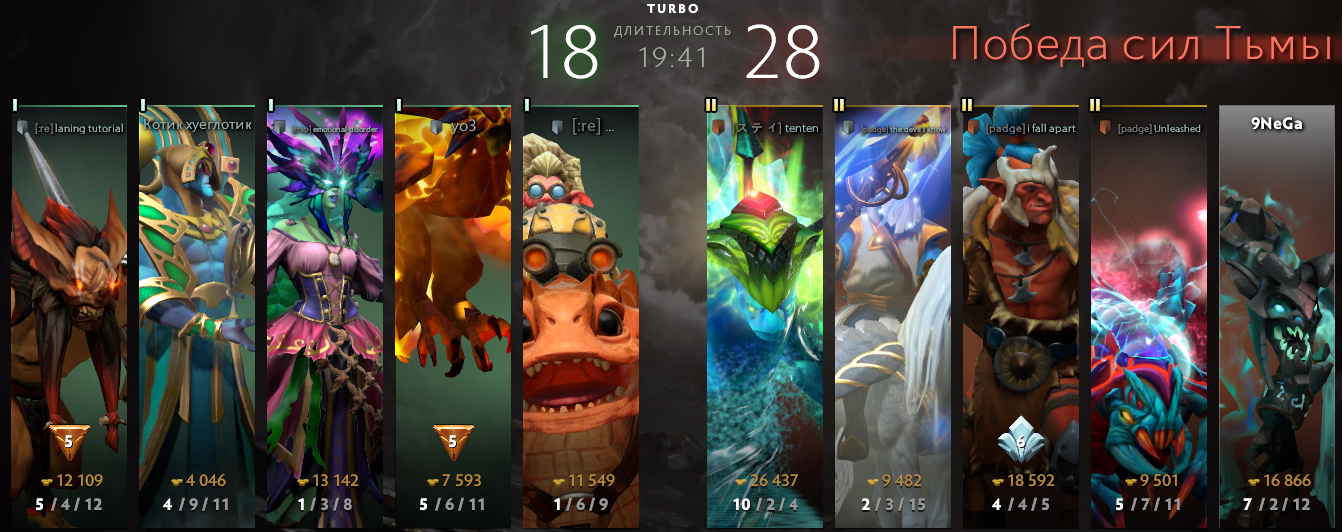Open the "Unleashed" player card

tap(1148, 300)
